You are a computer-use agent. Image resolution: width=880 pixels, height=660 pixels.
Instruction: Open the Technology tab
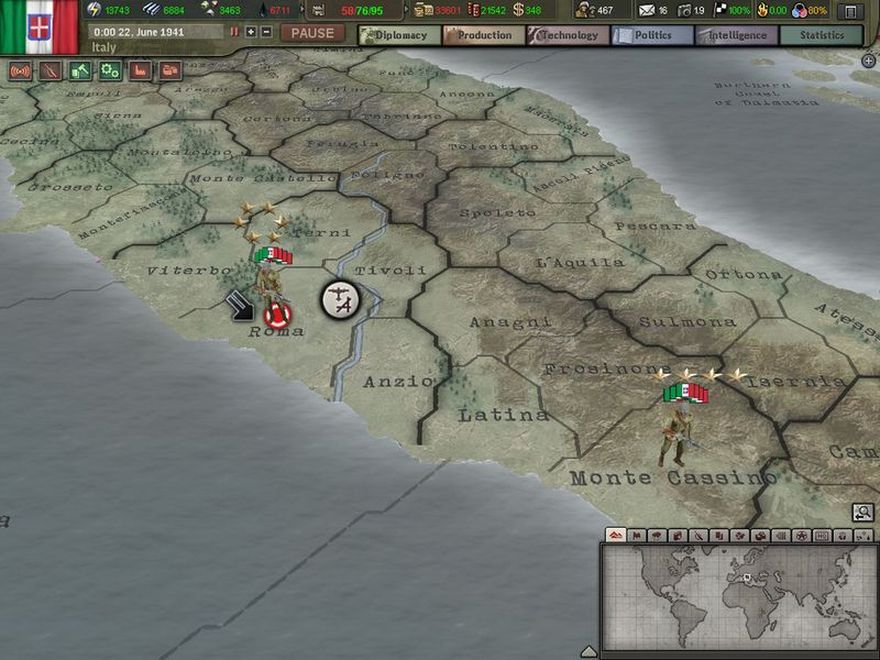click(568, 35)
